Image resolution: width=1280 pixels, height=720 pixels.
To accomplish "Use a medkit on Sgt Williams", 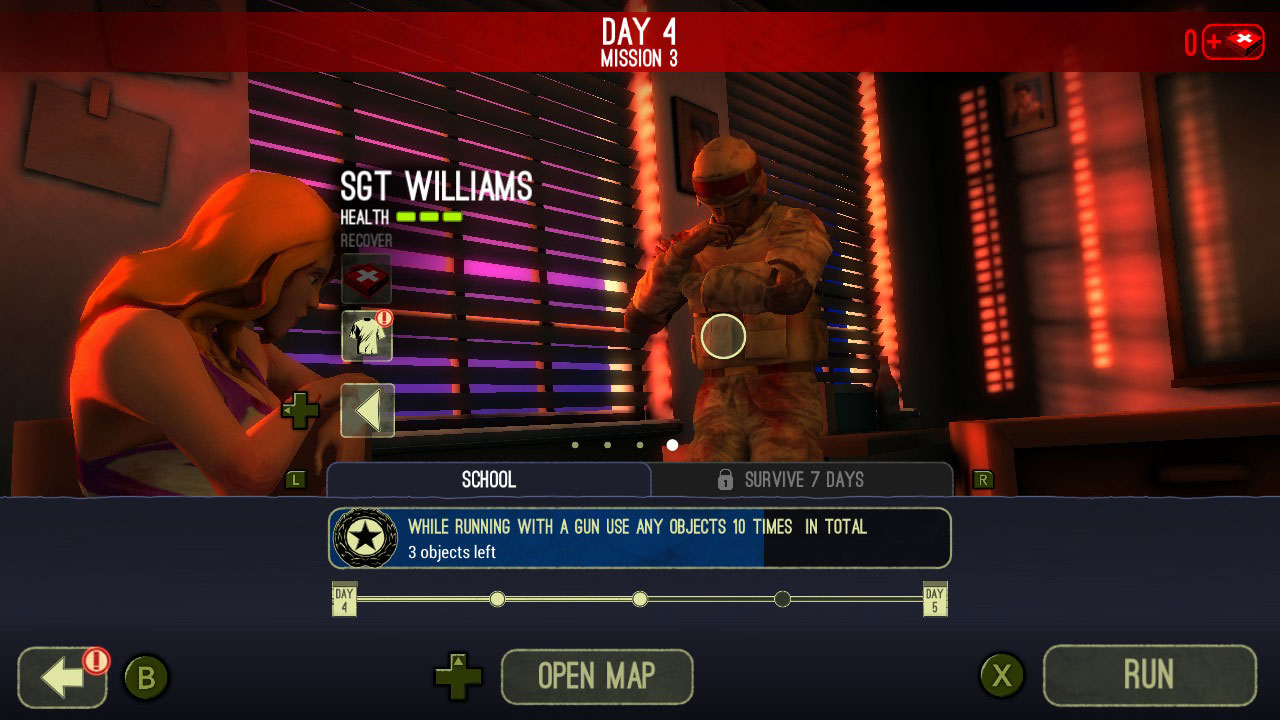I will coord(369,277).
